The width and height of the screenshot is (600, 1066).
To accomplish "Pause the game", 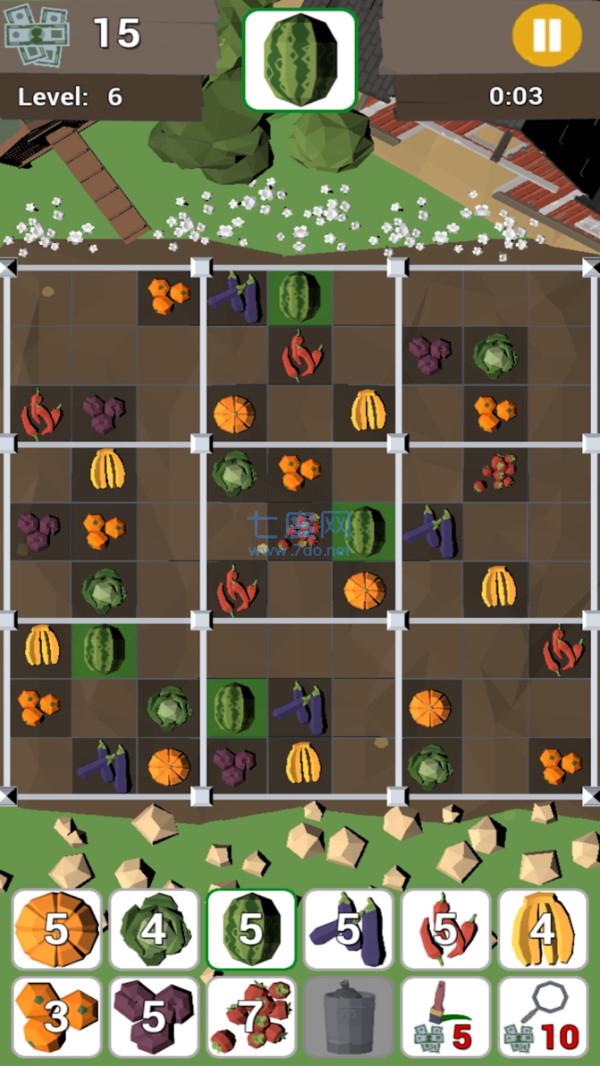I will (546, 35).
